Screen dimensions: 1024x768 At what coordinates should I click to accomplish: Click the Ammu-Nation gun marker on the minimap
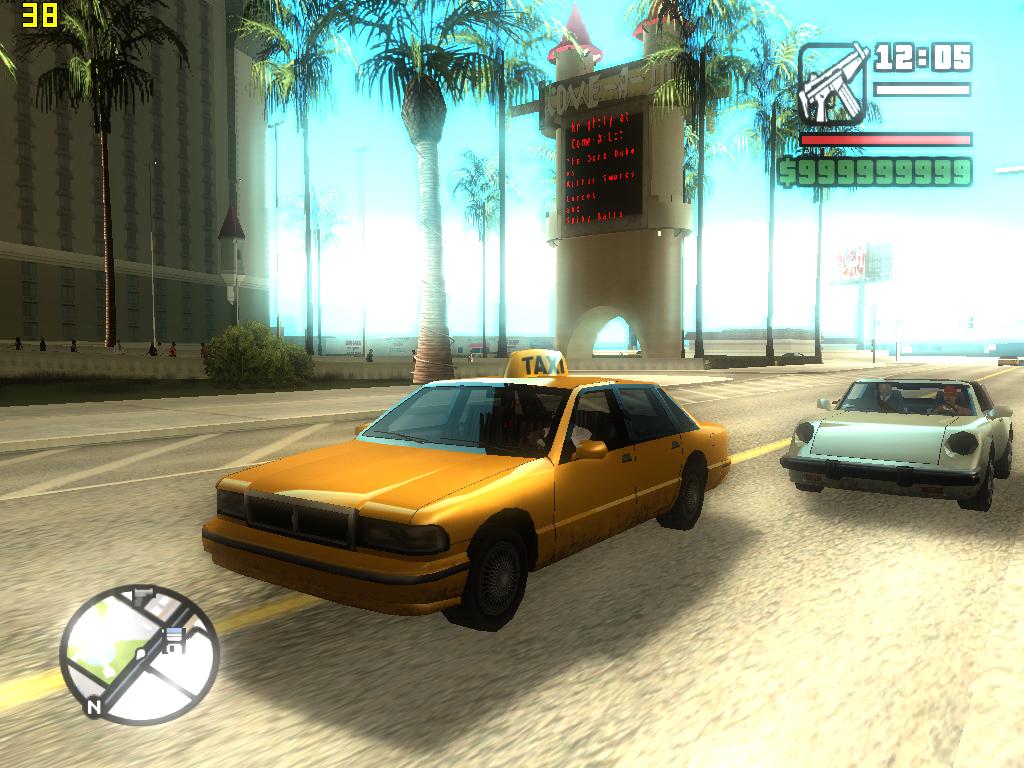click(143, 595)
